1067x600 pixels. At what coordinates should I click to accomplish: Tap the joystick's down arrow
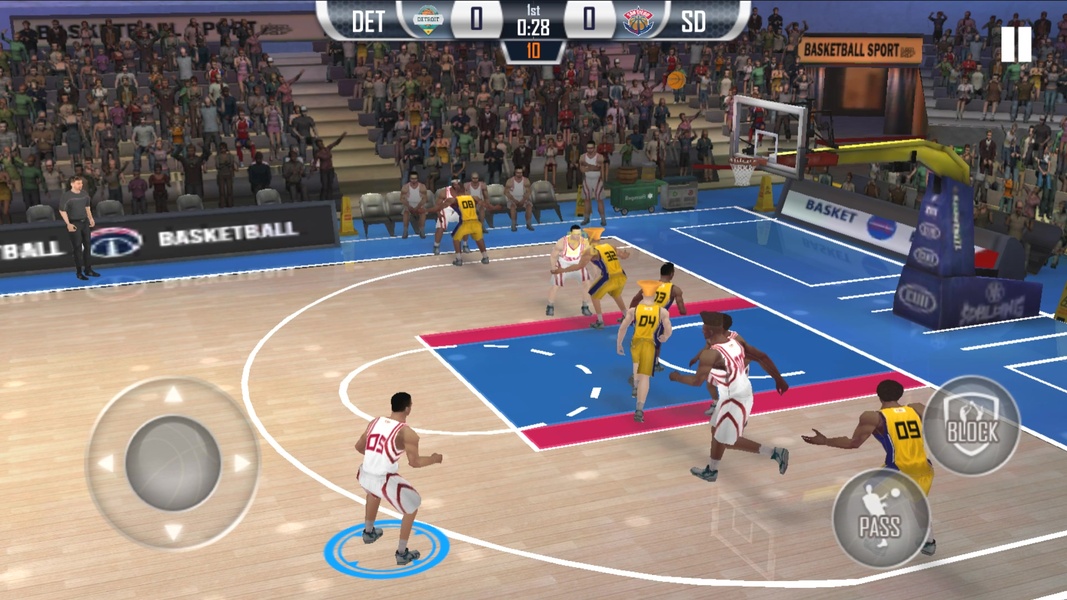coord(174,532)
